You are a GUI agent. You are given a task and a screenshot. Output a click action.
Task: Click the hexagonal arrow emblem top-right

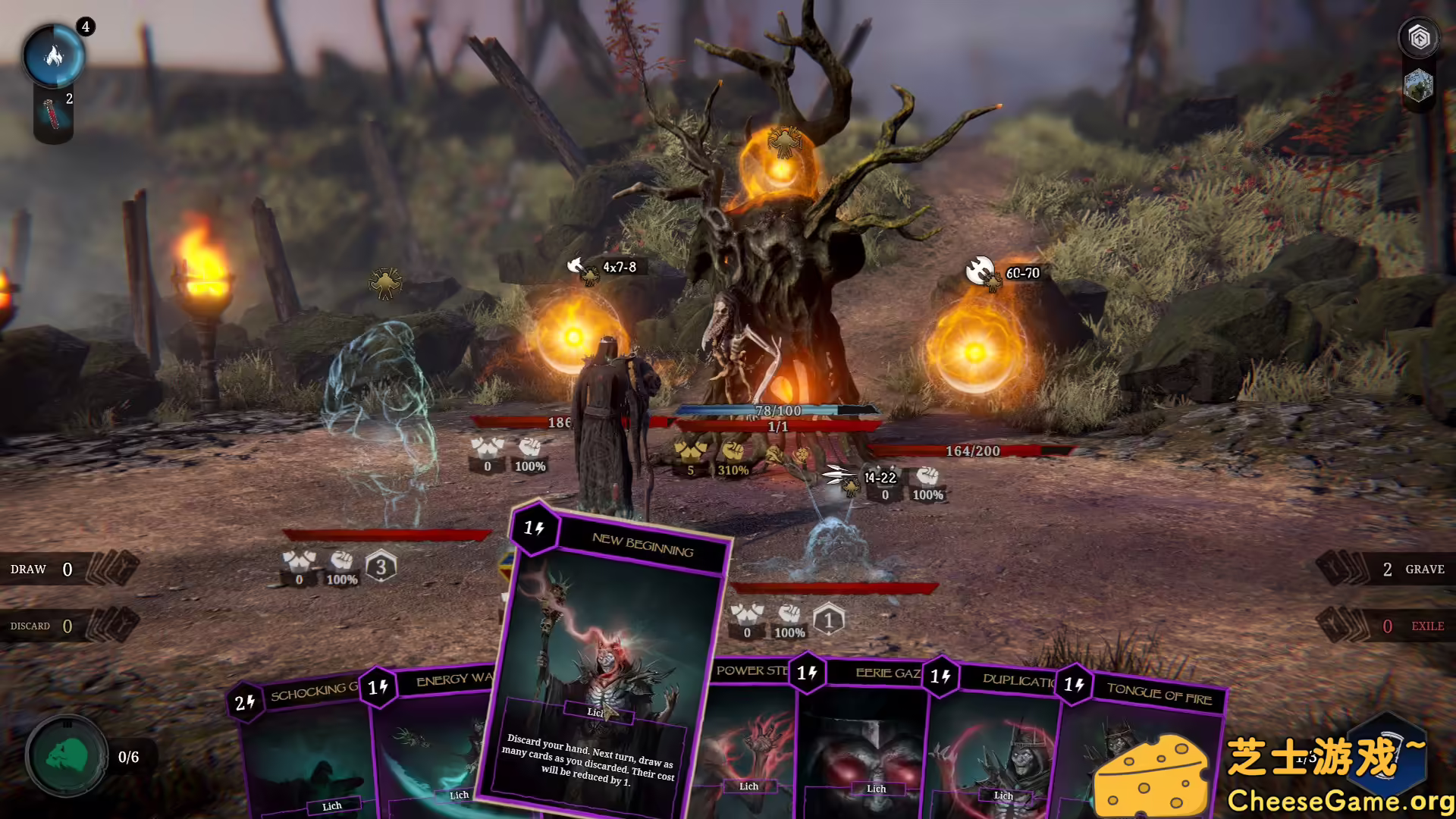point(1418,36)
